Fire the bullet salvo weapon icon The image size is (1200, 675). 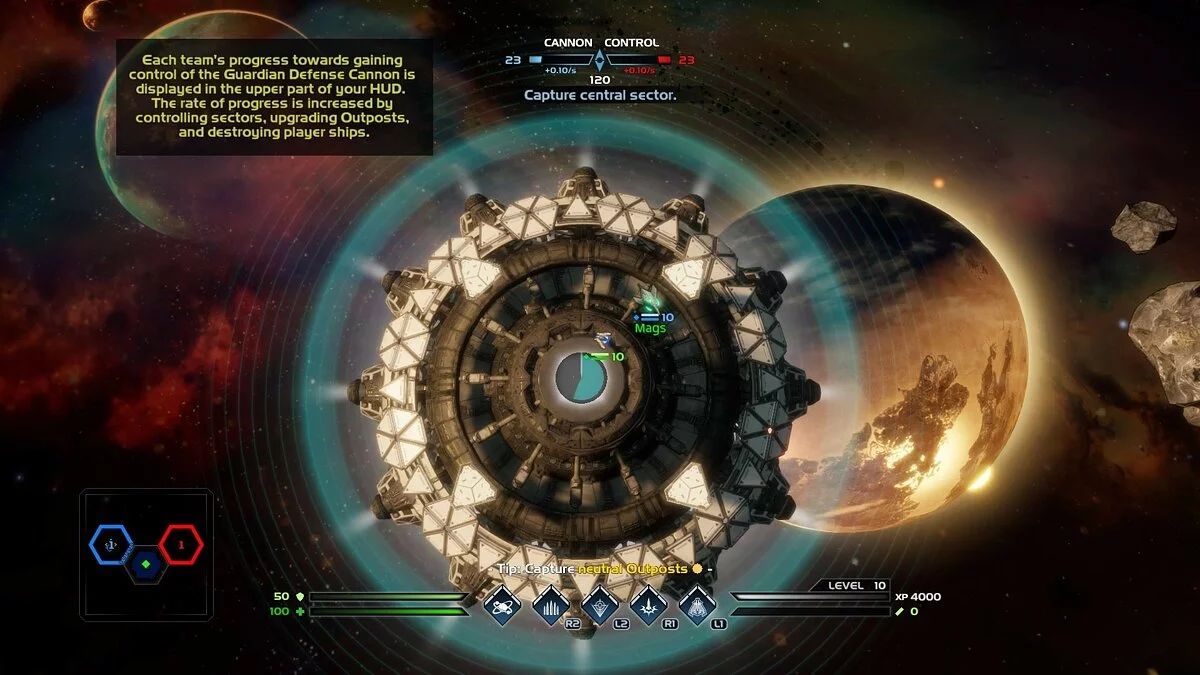(551, 604)
